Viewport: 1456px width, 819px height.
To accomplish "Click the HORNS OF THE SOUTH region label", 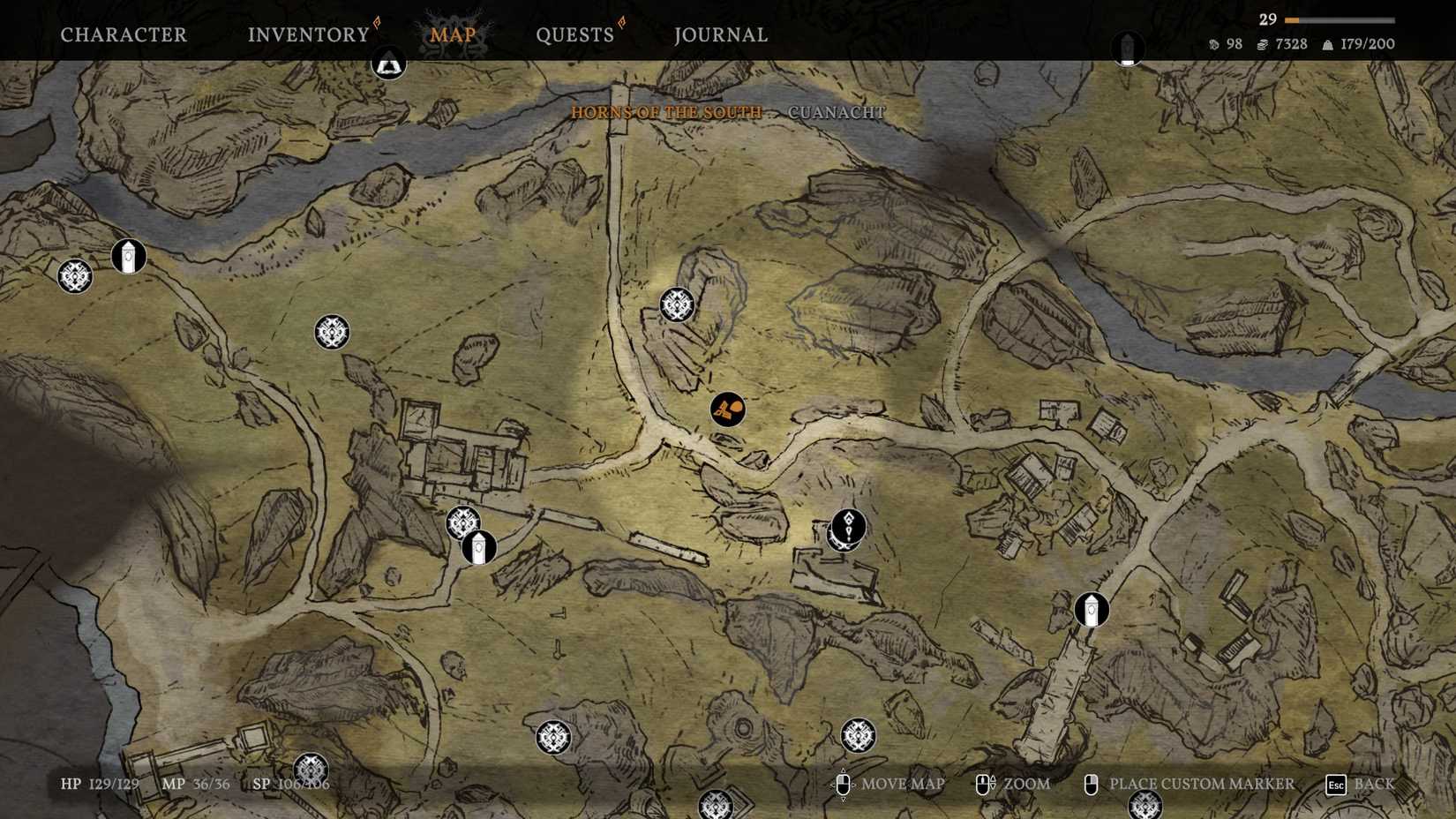I will point(665,112).
